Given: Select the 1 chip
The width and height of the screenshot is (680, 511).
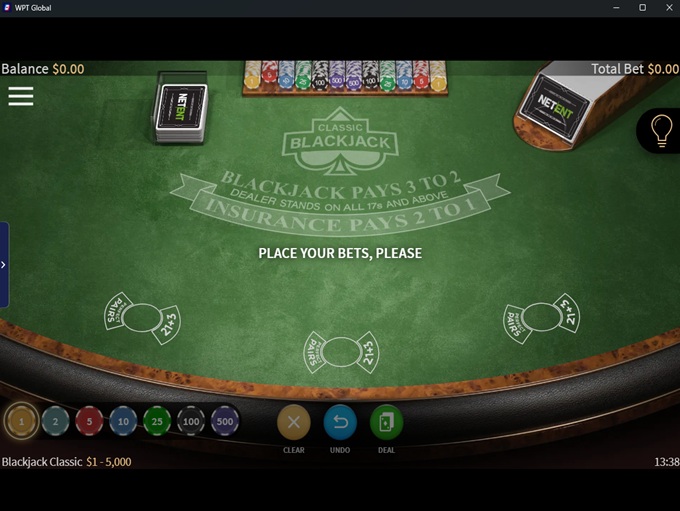Looking at the screenshot, I should (x=21, y=422).
